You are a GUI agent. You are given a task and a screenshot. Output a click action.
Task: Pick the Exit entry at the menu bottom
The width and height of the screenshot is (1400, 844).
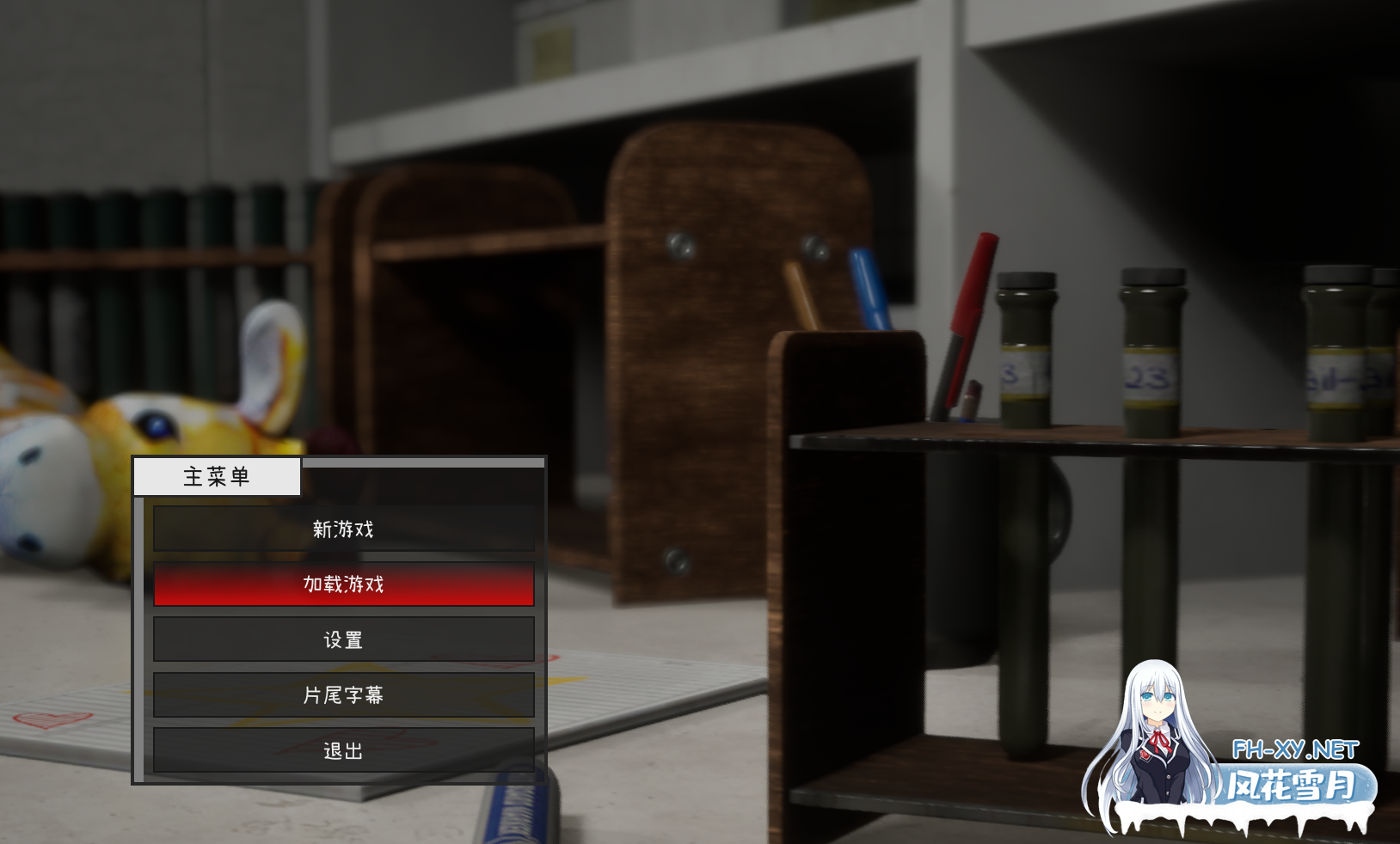point(344,749)
